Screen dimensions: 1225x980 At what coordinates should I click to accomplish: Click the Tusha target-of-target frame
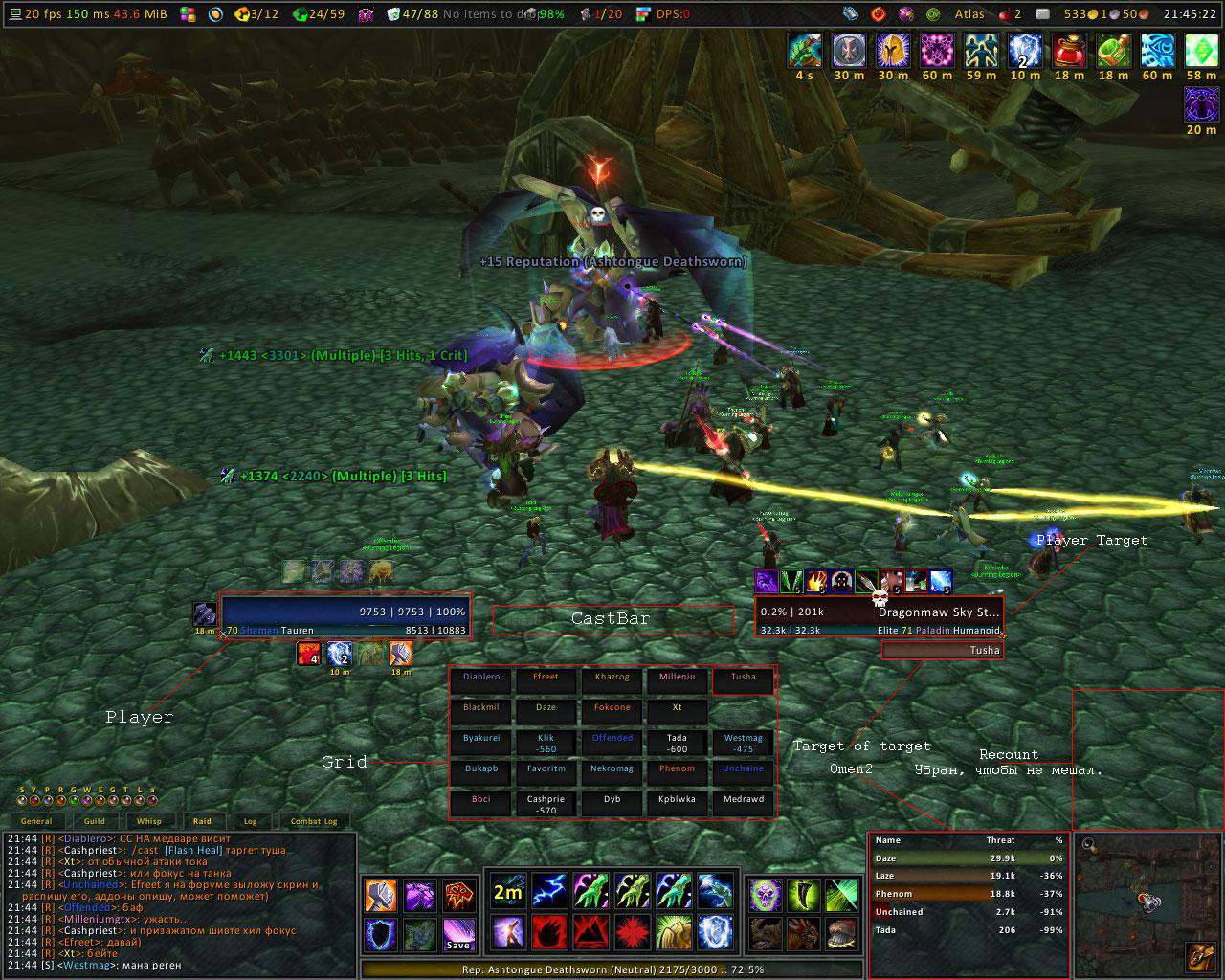click(942, 651)
